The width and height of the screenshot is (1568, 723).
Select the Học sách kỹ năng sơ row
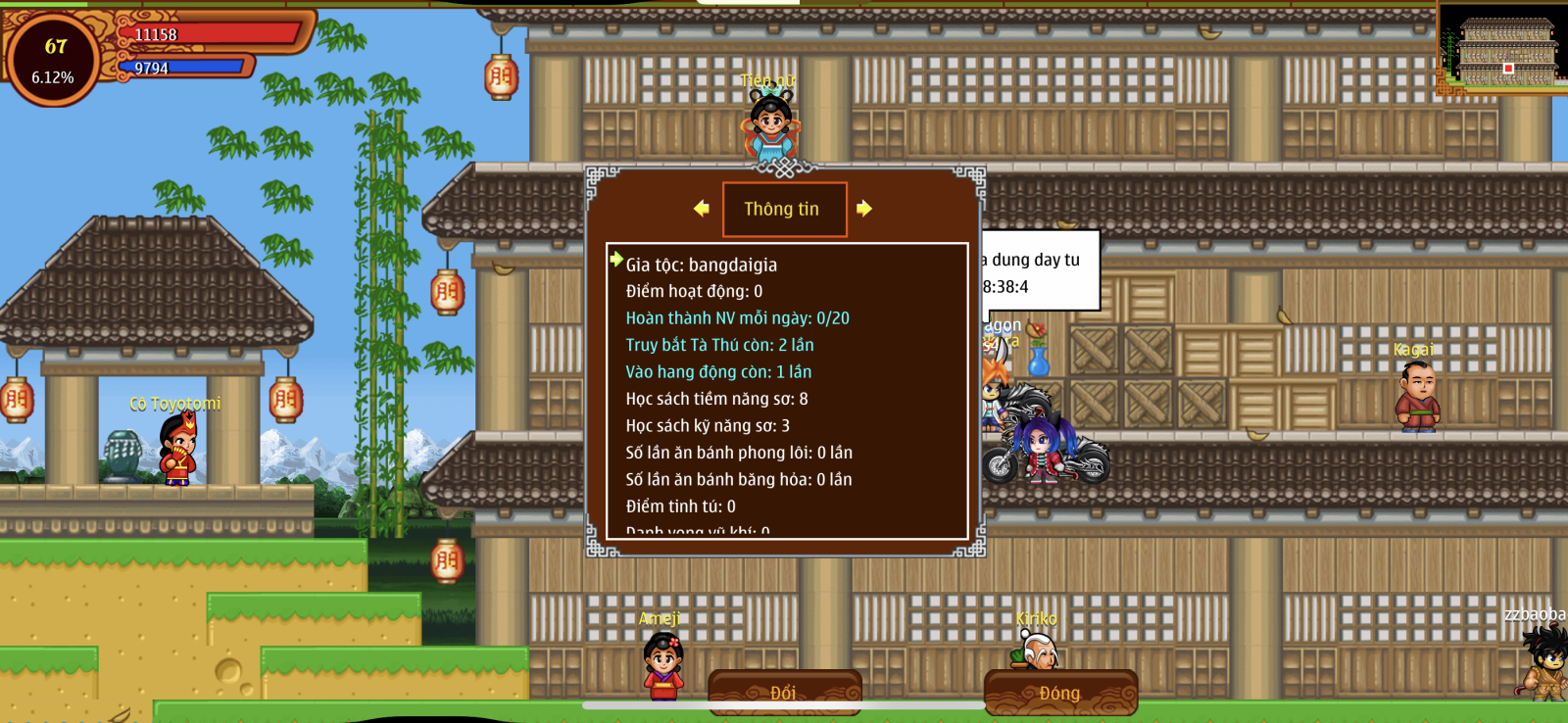708,426
